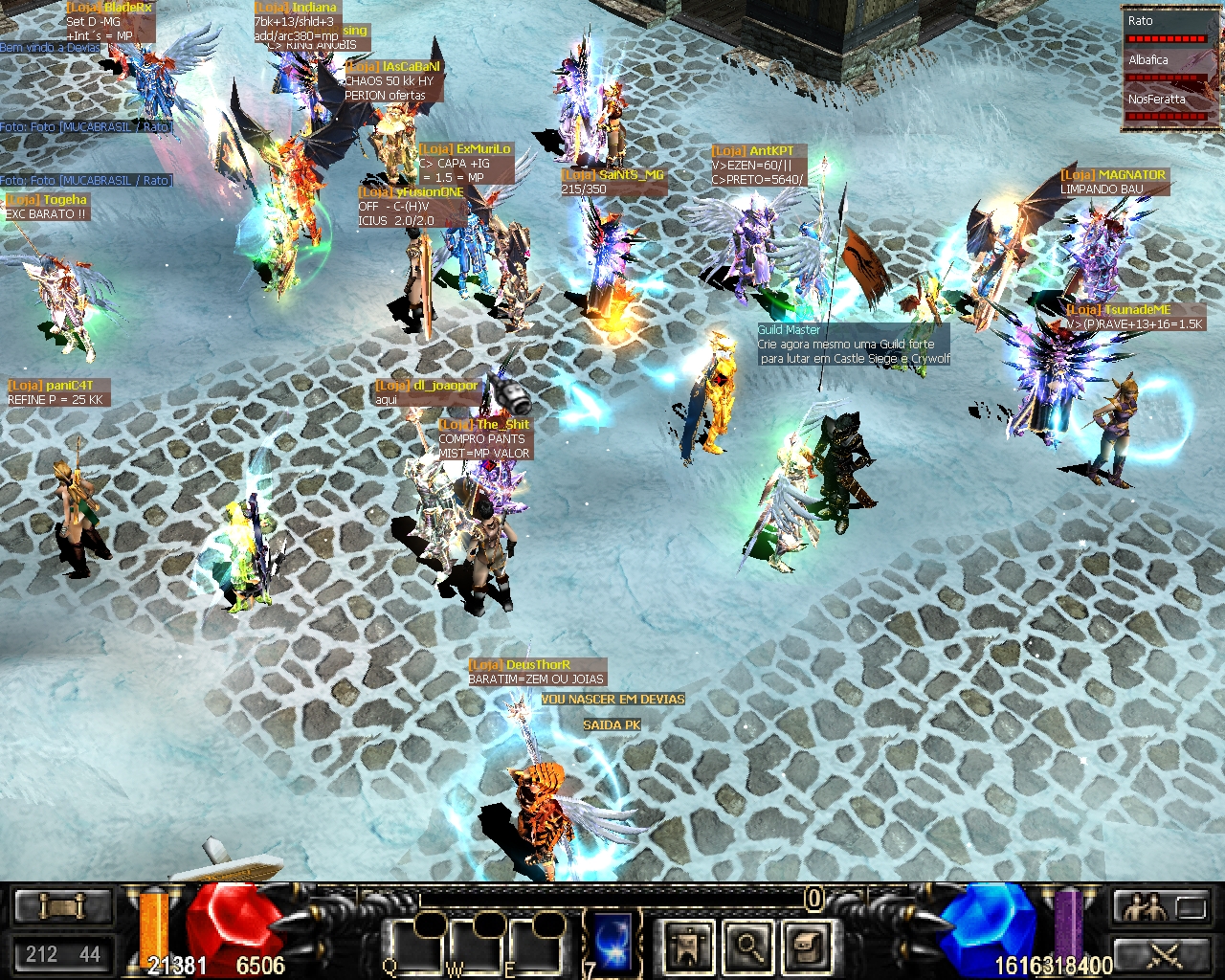Click the magnifying glass icon
1225x980 pixels.
tap(748, 947)
